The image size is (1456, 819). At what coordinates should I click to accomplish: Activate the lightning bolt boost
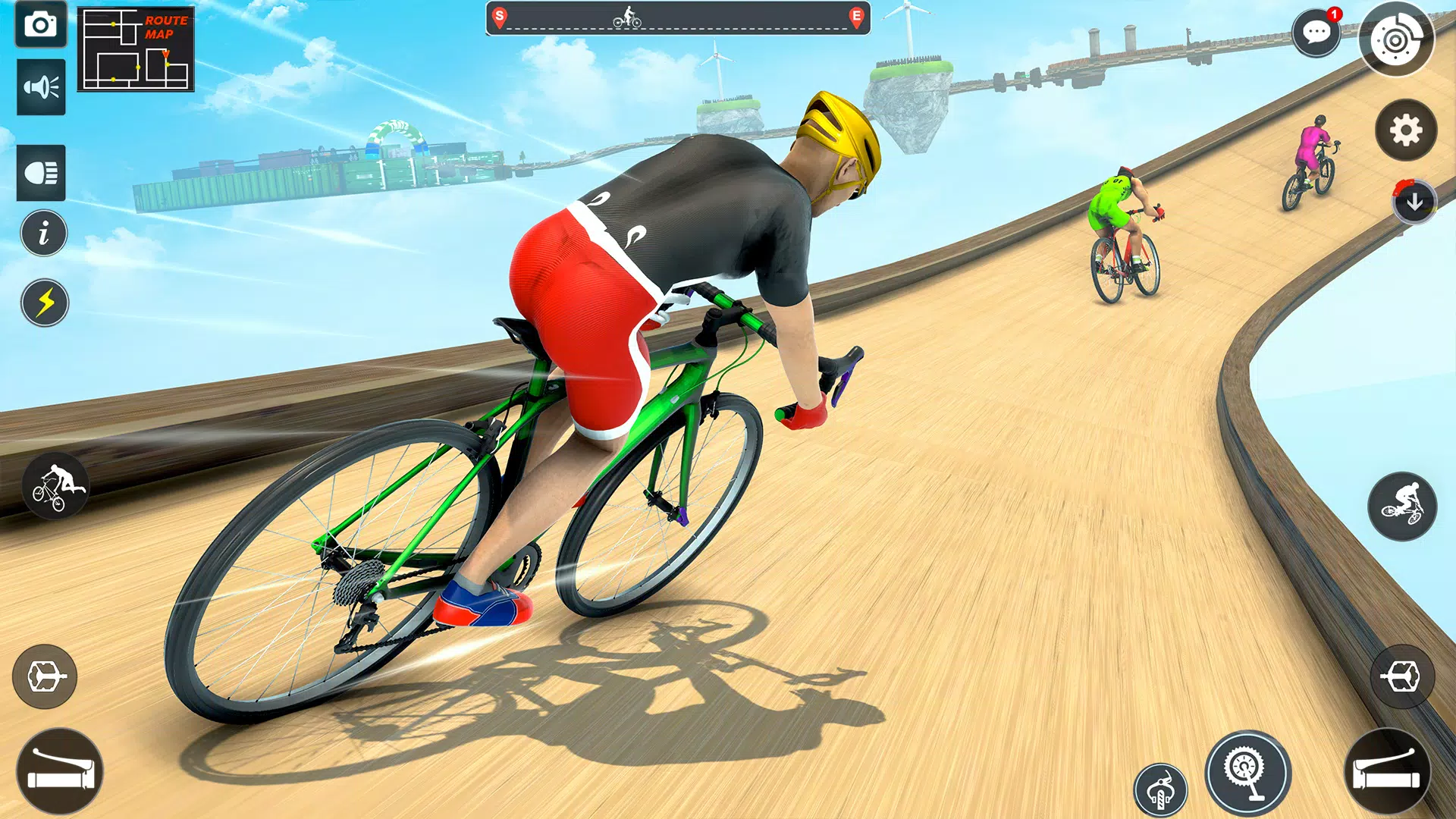(45, 303)
